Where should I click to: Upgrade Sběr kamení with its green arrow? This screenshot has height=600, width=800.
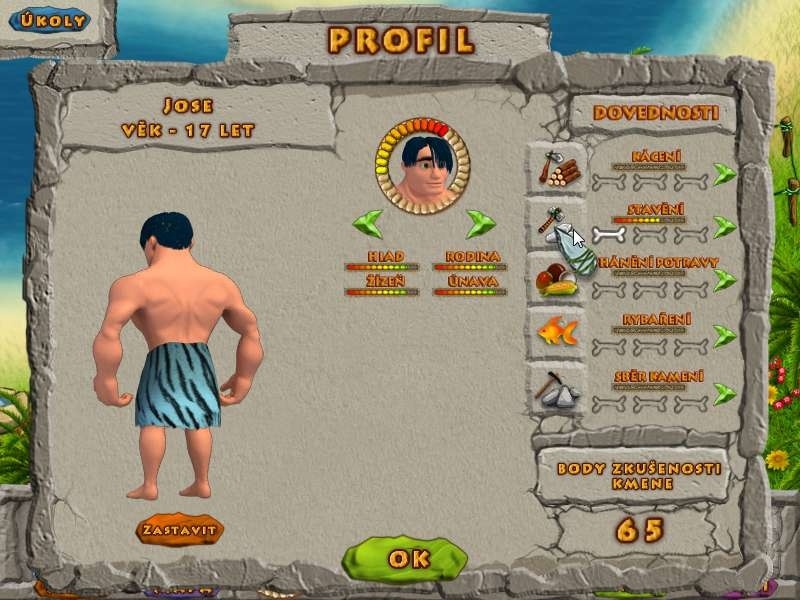(x=725, y=393)
